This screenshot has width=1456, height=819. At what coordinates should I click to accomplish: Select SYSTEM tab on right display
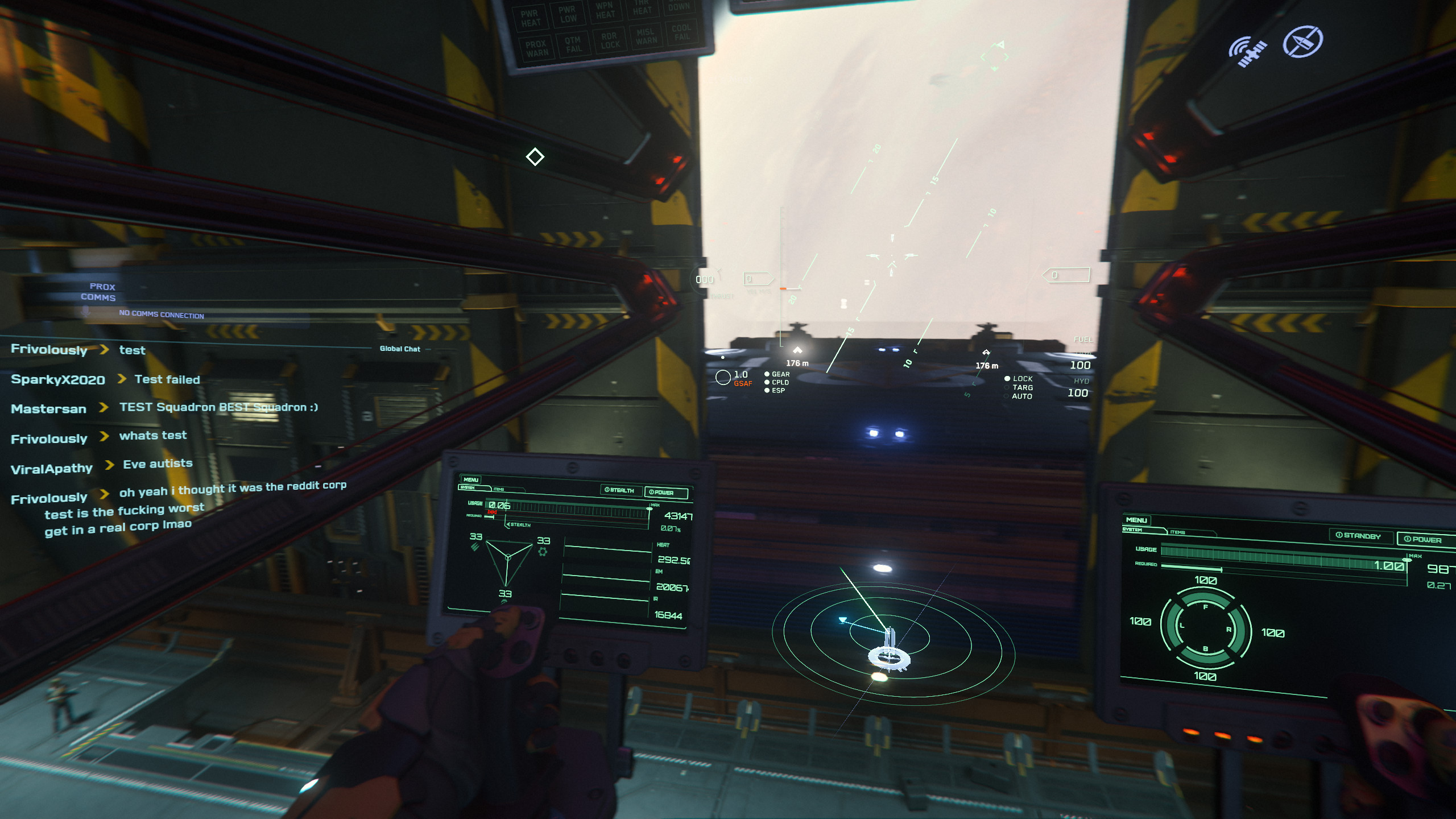[1132, 530]
